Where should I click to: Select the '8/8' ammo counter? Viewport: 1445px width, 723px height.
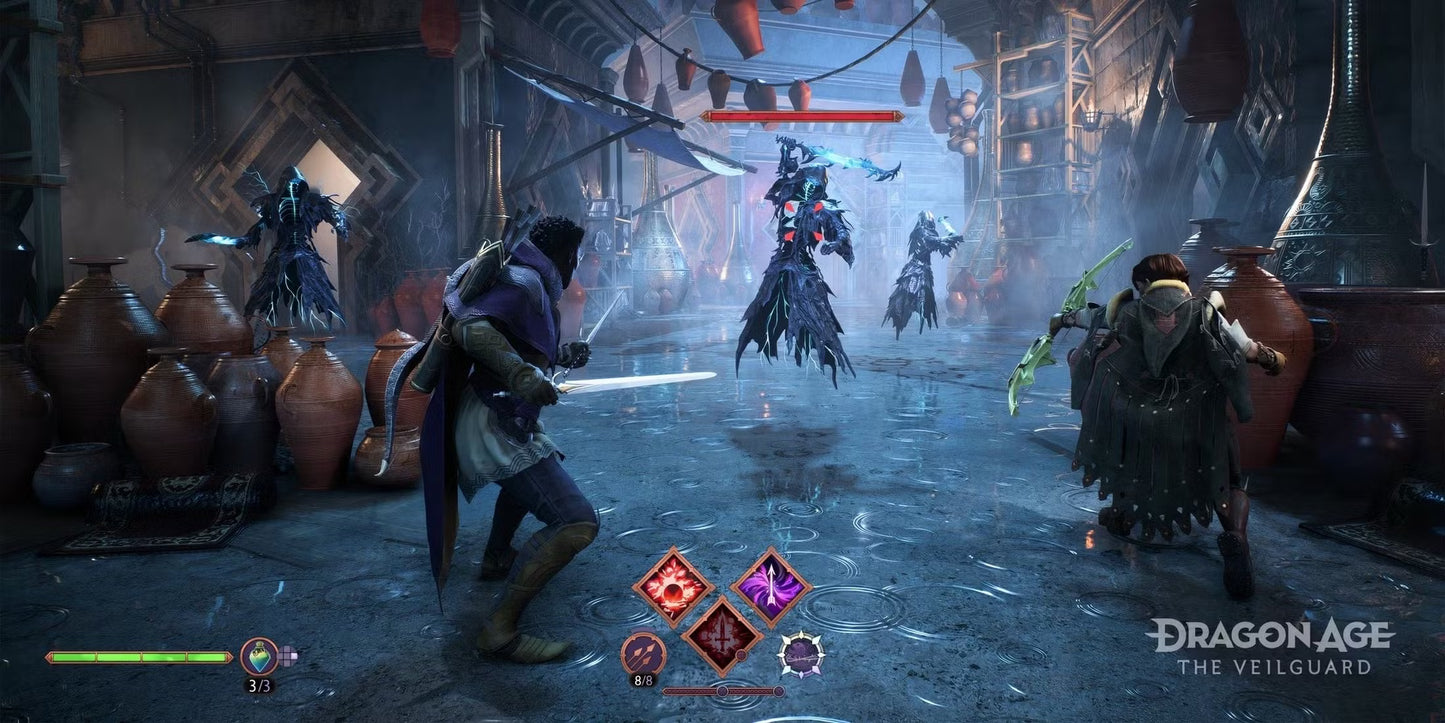point(642,680)
